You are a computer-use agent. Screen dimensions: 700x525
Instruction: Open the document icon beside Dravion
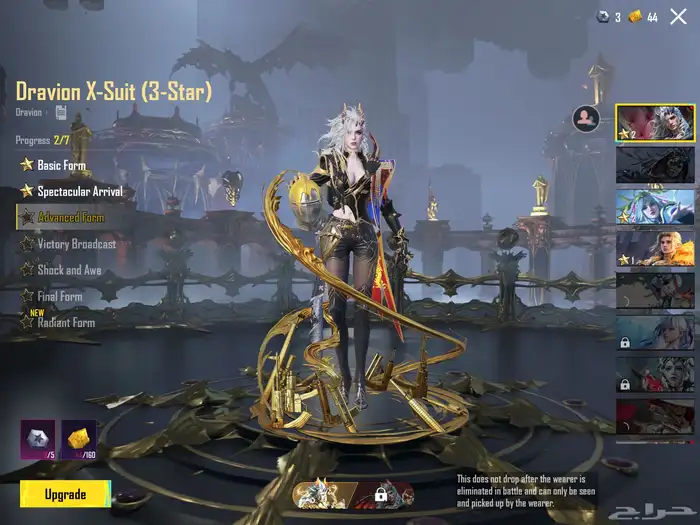[x=61, y=112]
